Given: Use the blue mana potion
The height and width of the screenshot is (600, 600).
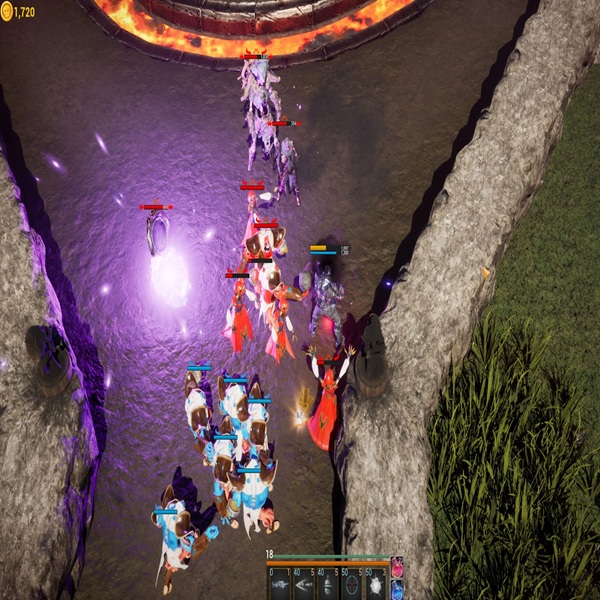Looking at the screenshot, I should pos(397,588).
